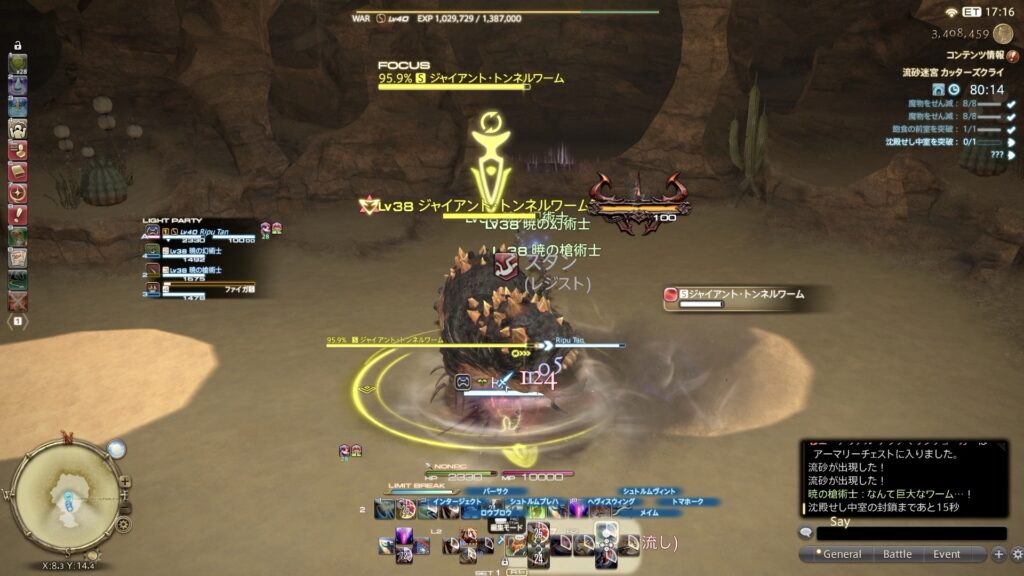Click the red exclamation mark sidebar icon

[17, 214]
